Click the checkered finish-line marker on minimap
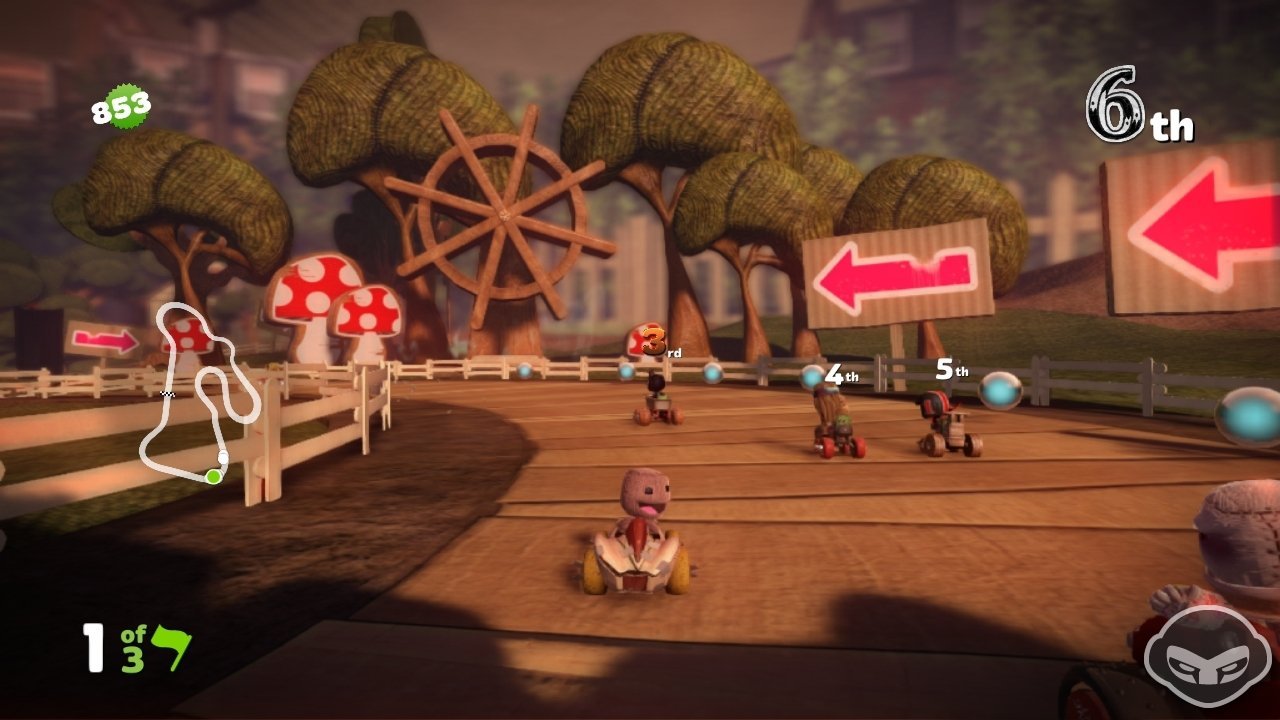 tap(168, 395)
